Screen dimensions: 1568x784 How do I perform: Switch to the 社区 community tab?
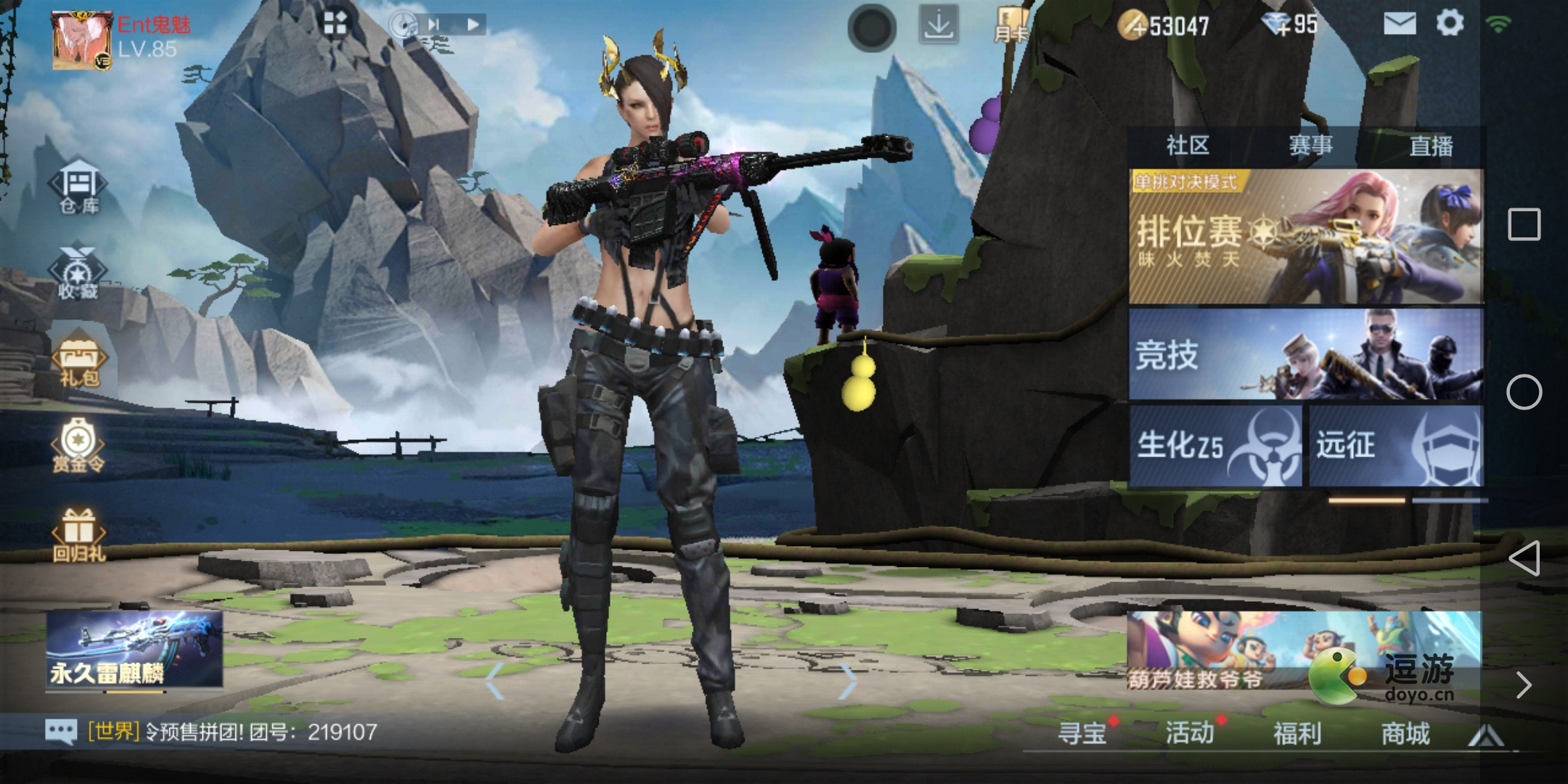(x=1188, y=145)
